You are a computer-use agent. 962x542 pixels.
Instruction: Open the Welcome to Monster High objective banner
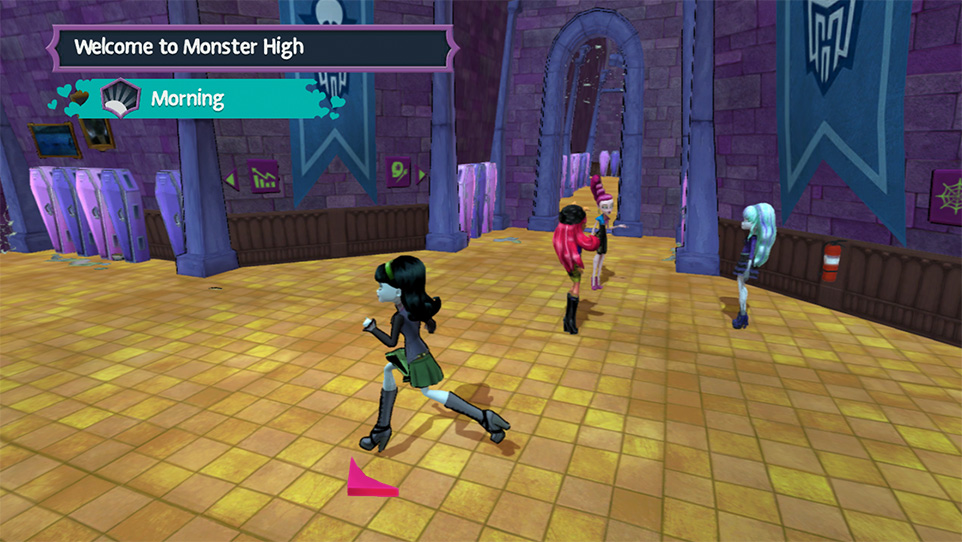(x=250, y=47)
